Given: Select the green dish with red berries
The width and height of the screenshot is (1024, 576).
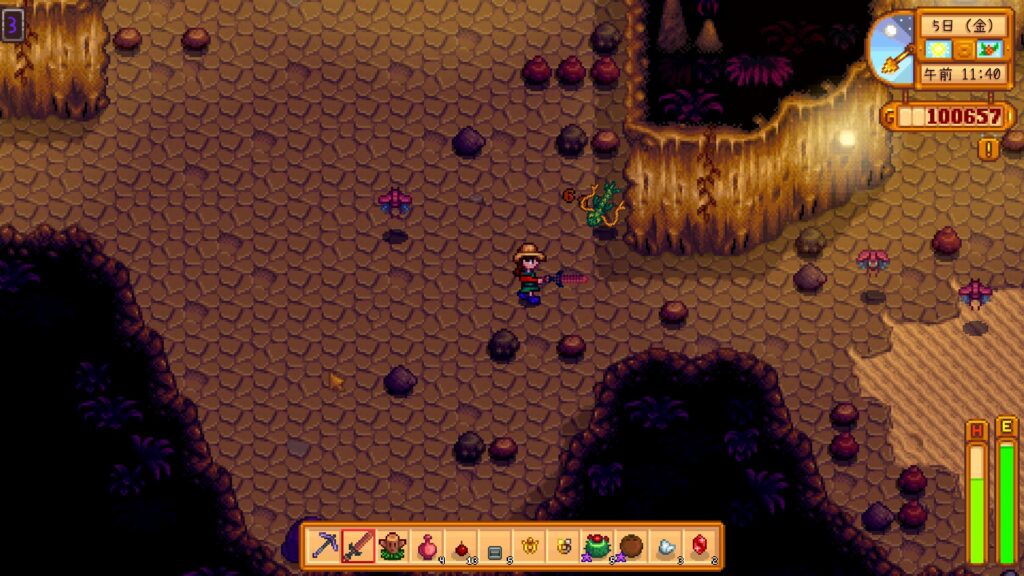Looking at the screenshot, I should 597,546.
